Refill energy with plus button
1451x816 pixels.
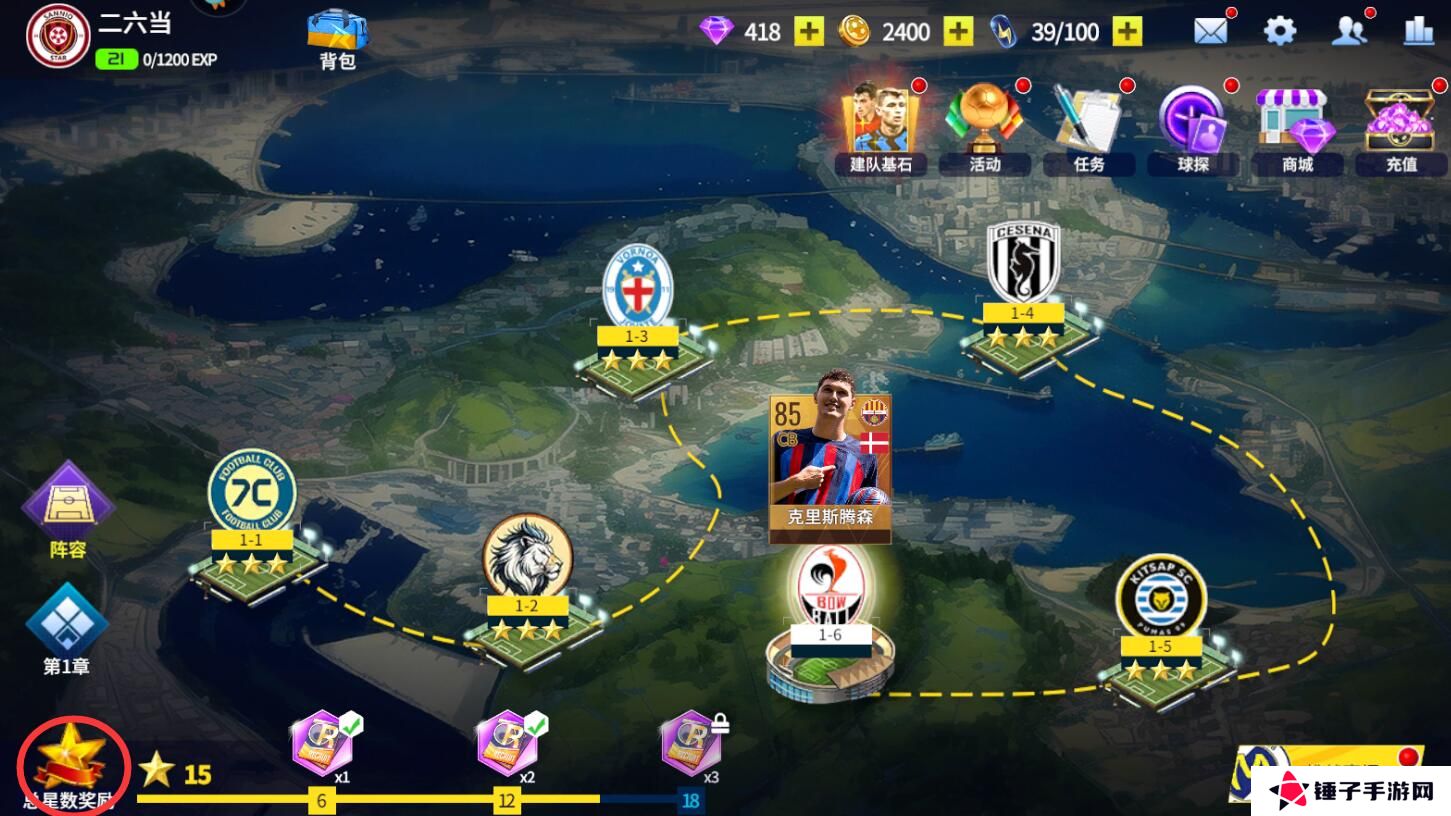click(1127, 32)
